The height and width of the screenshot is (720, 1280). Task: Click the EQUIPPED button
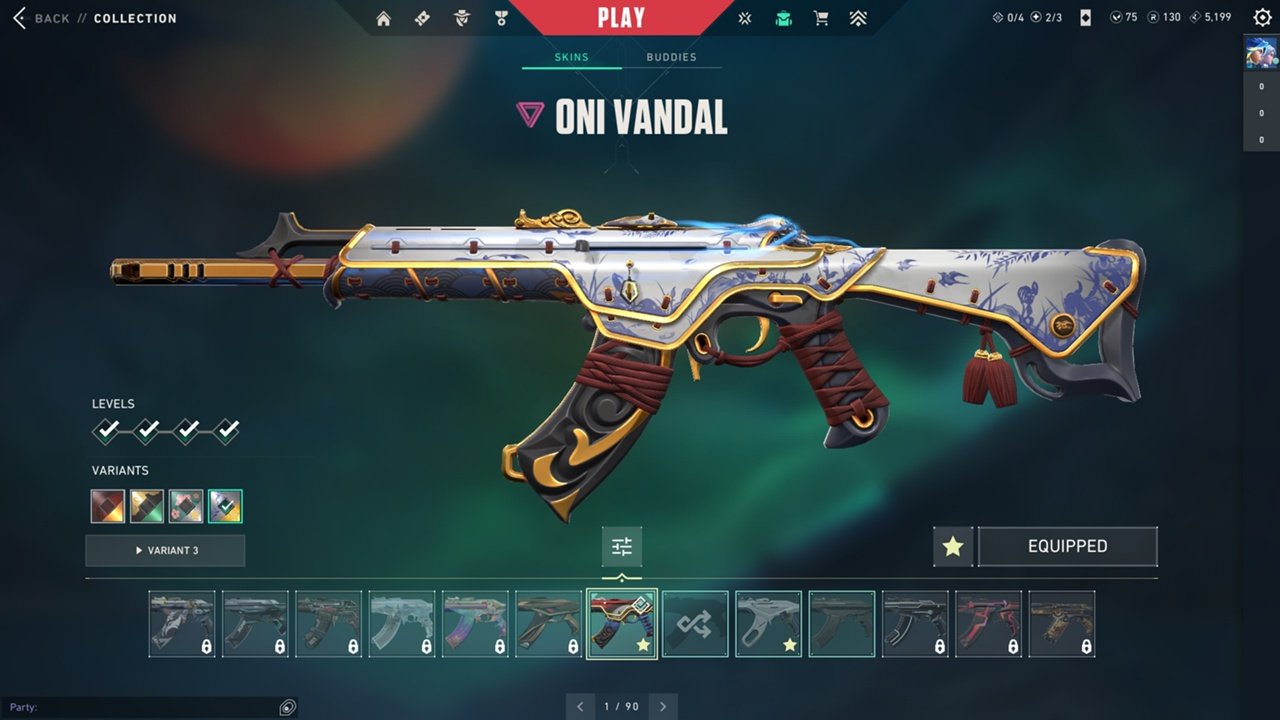1067,547
